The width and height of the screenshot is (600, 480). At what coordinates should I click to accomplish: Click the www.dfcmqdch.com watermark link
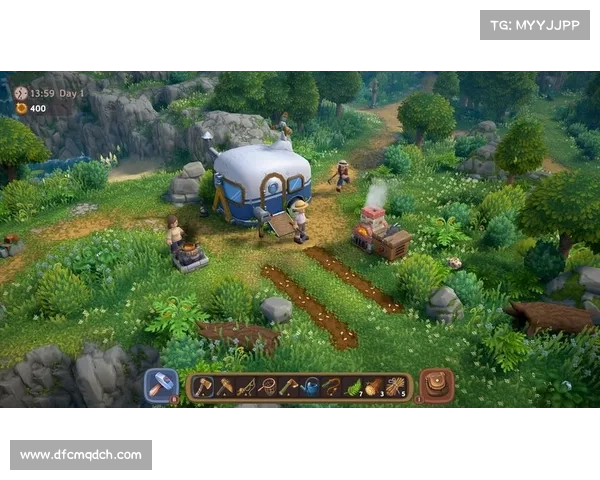pos(80,455)
